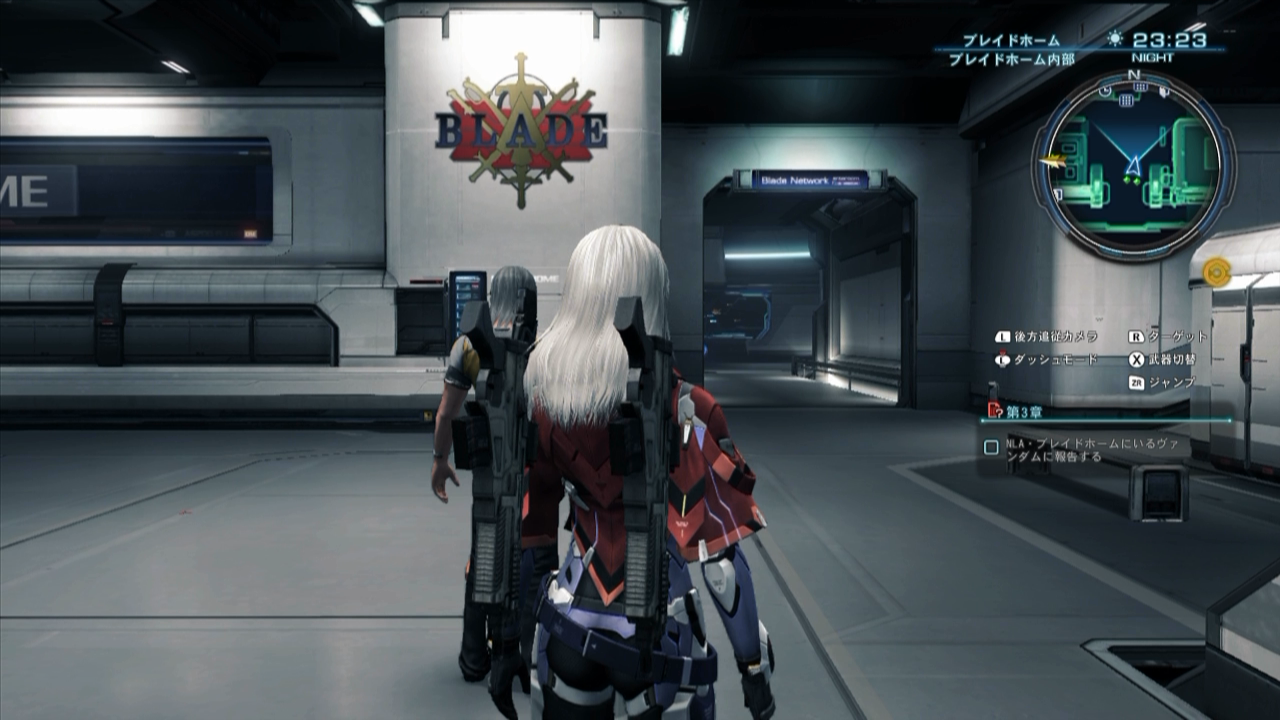Click the gold arrow marker on the minimap edge
The height and width of the screenshot is (720, 1280).
point(1054,161)
